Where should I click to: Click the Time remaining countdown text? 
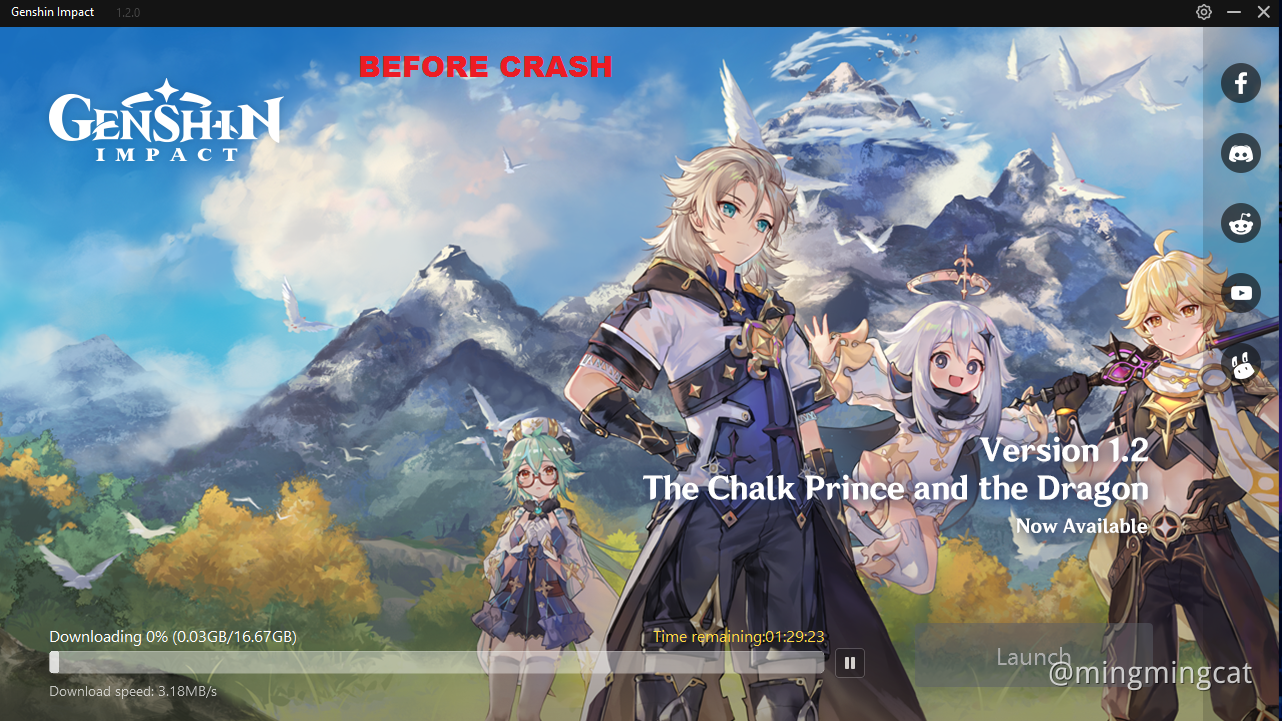click(739, 636)
